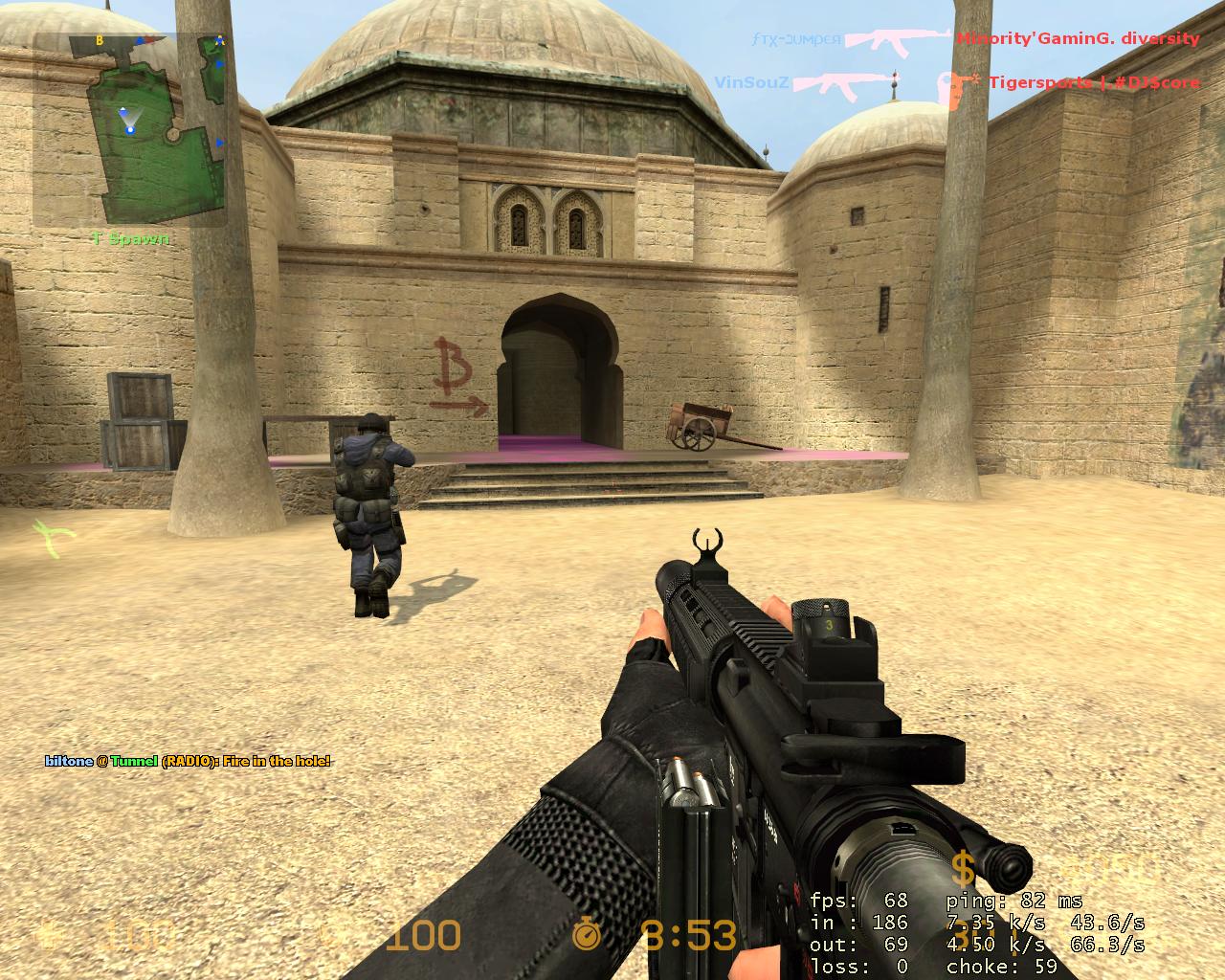Click the radar minimap
Screen dimensions: 1225x980
(x=129, y=129)
